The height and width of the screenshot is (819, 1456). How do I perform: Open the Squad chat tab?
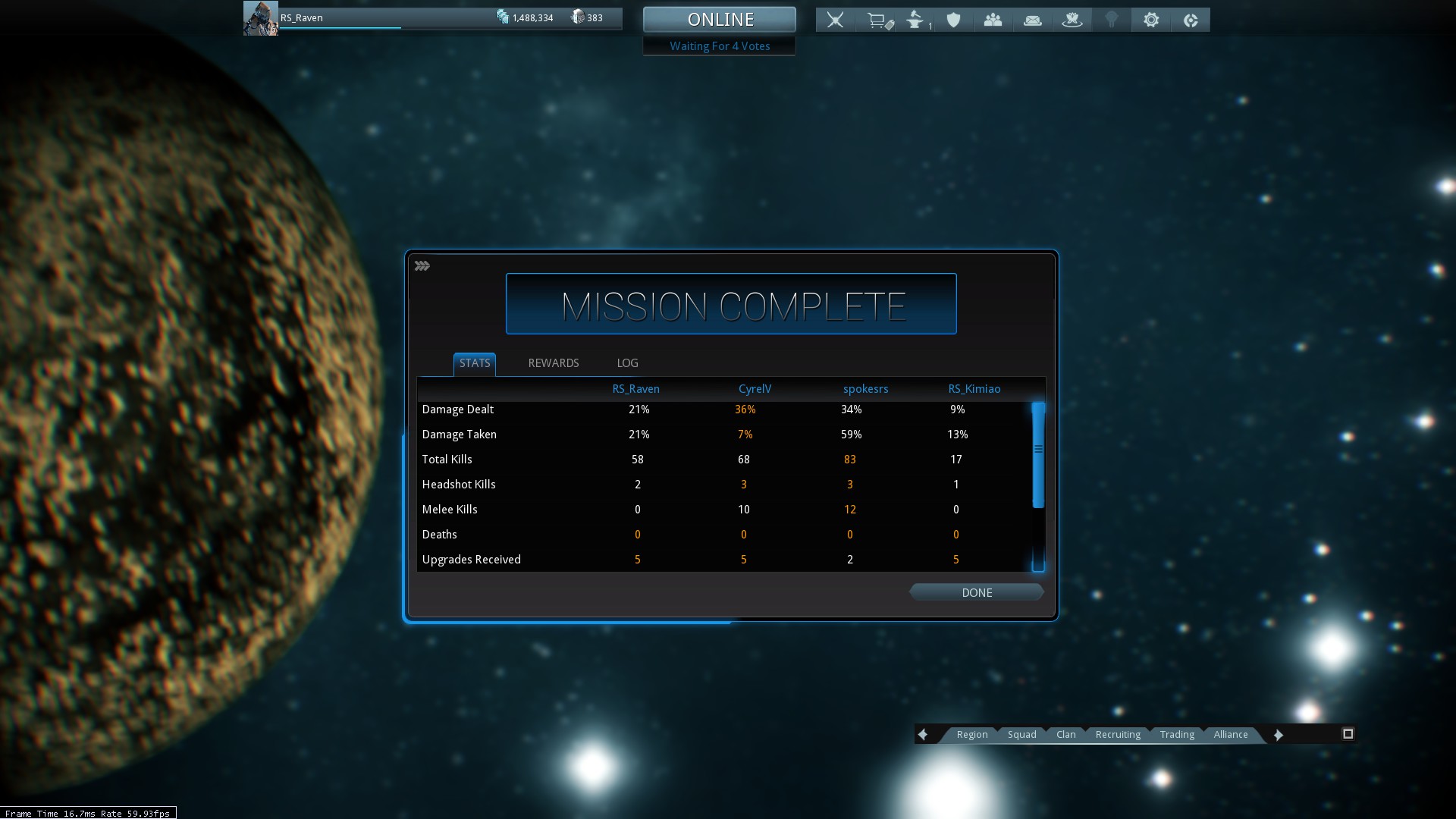point(1021,734)
